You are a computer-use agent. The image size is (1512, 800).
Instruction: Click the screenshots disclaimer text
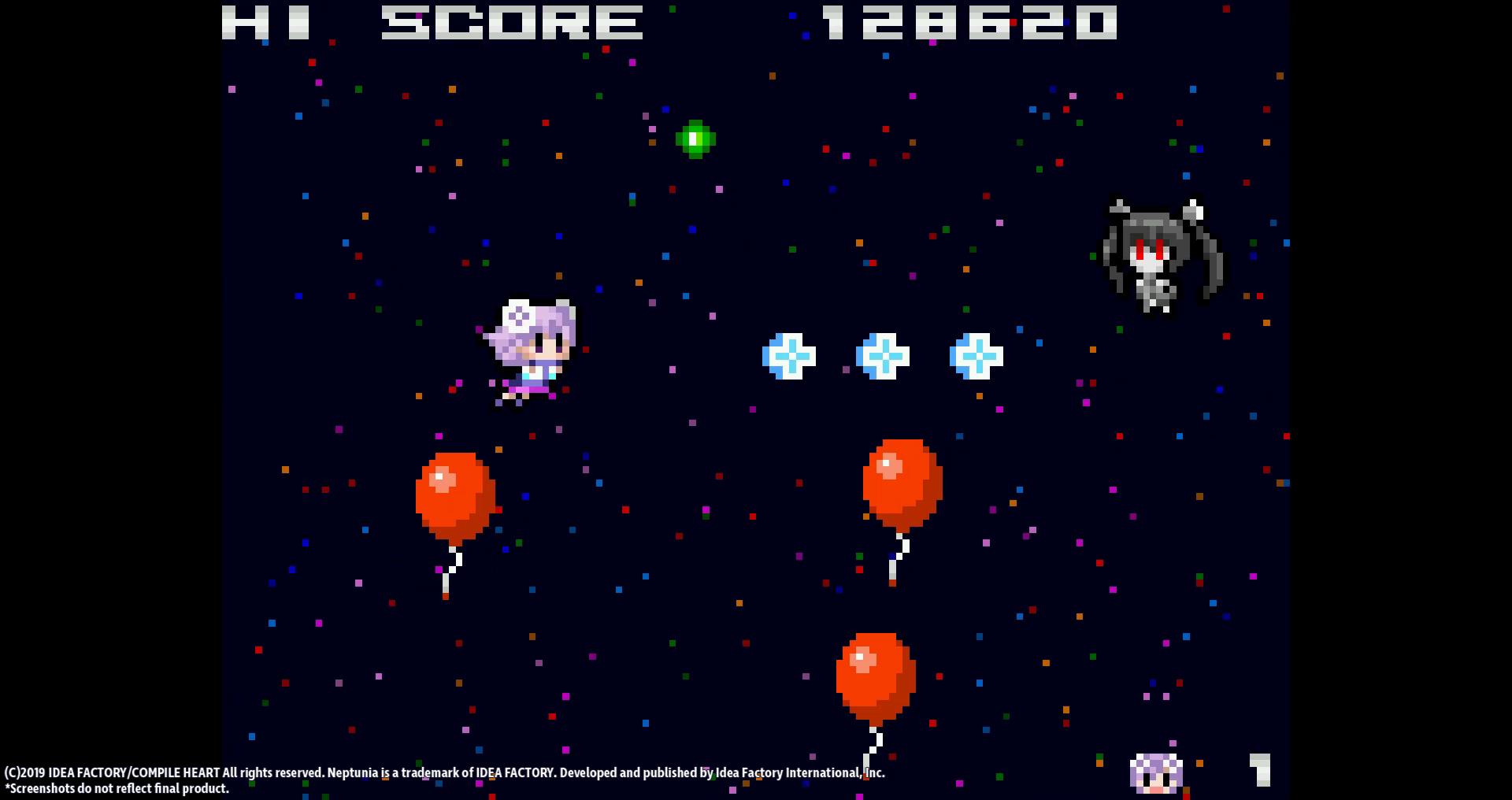pos(115,788)
